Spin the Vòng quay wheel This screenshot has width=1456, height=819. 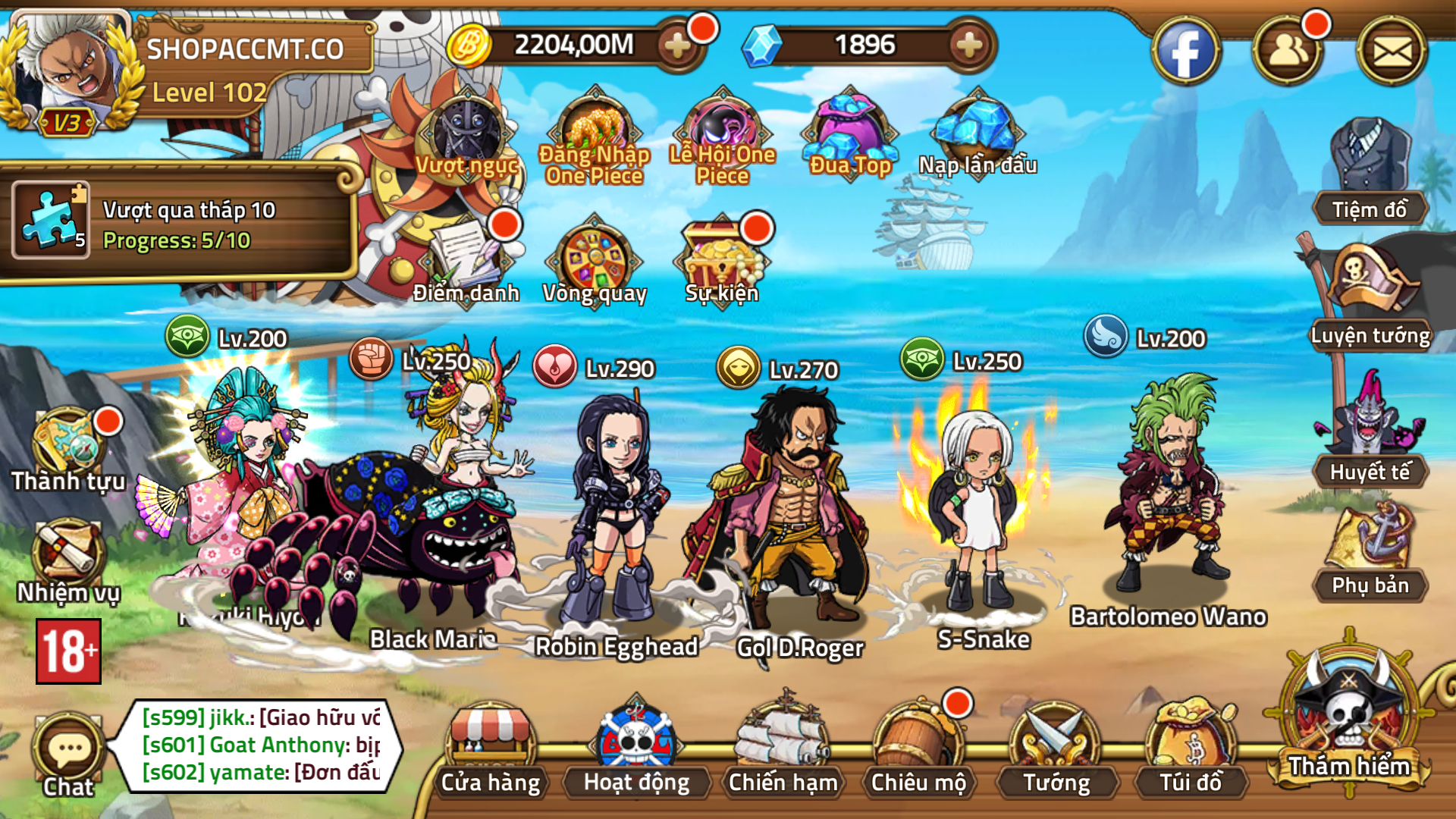pyautogui.click(x=595, y=258)
